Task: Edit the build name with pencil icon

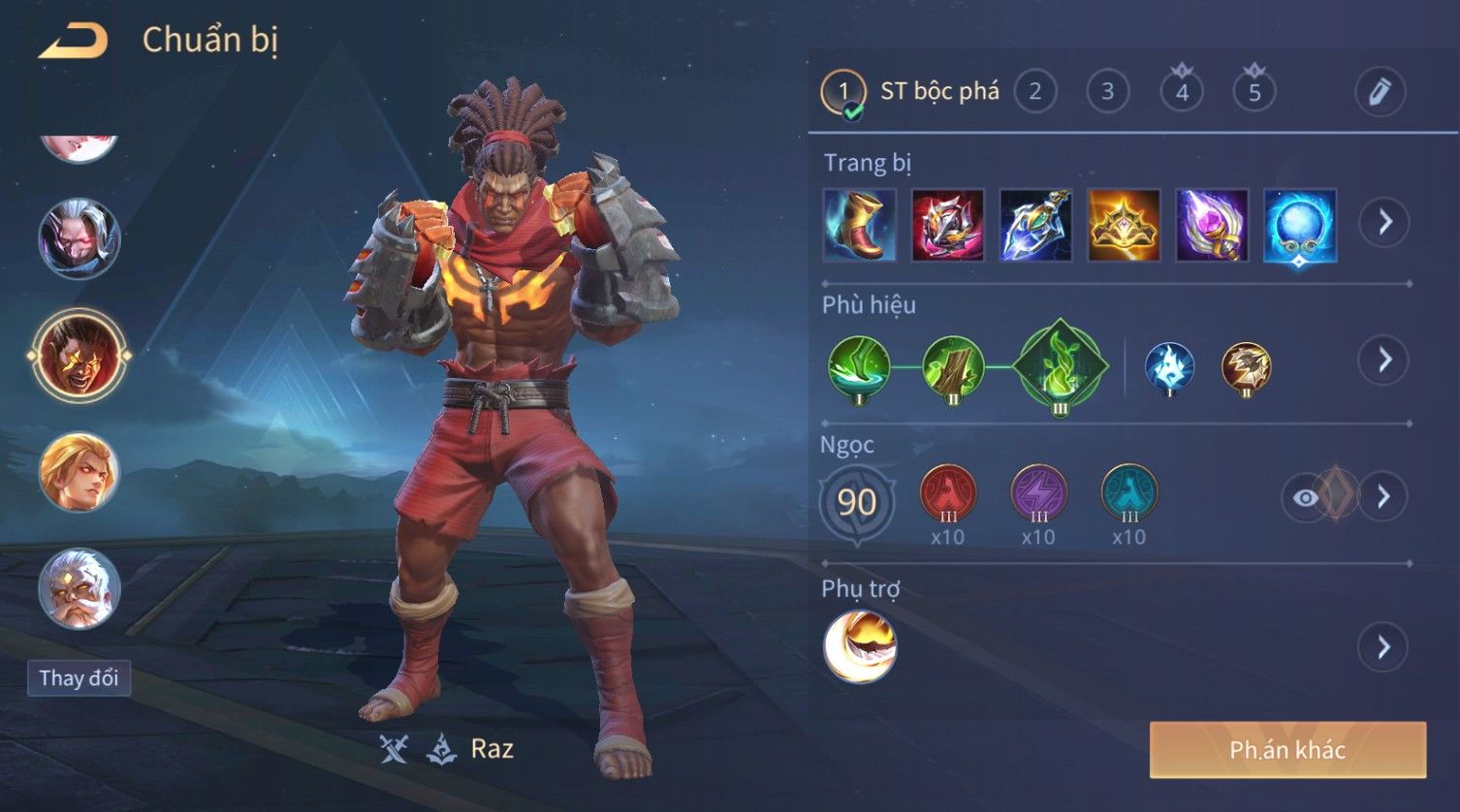Action: 1380,92
